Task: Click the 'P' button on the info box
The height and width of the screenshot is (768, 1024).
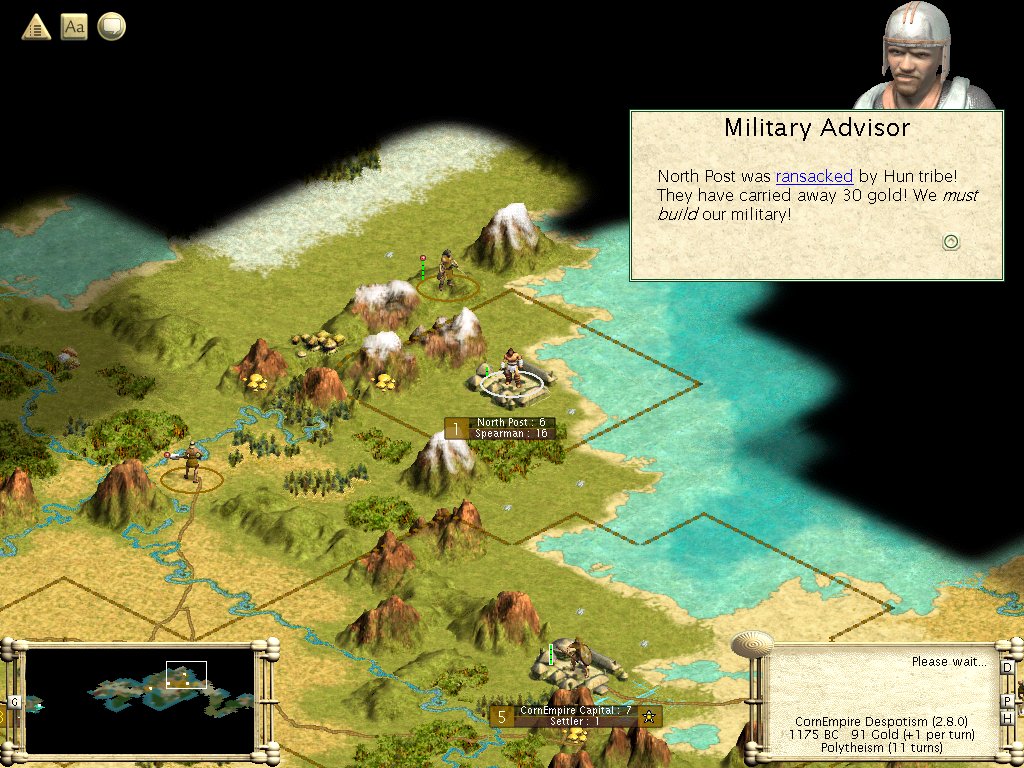Action: [x=1007, y=700]
